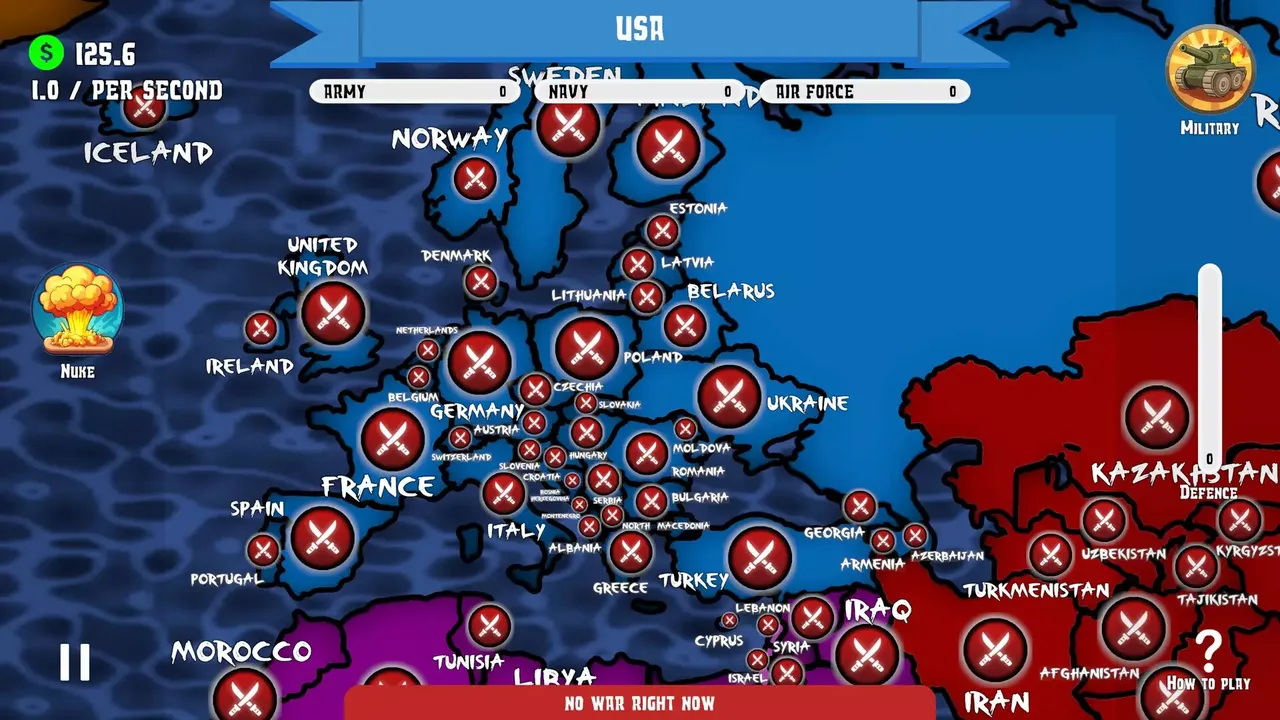The image size is (1280, 720).
Task: Click the No War Right Now banner
Action: [638, 703]
